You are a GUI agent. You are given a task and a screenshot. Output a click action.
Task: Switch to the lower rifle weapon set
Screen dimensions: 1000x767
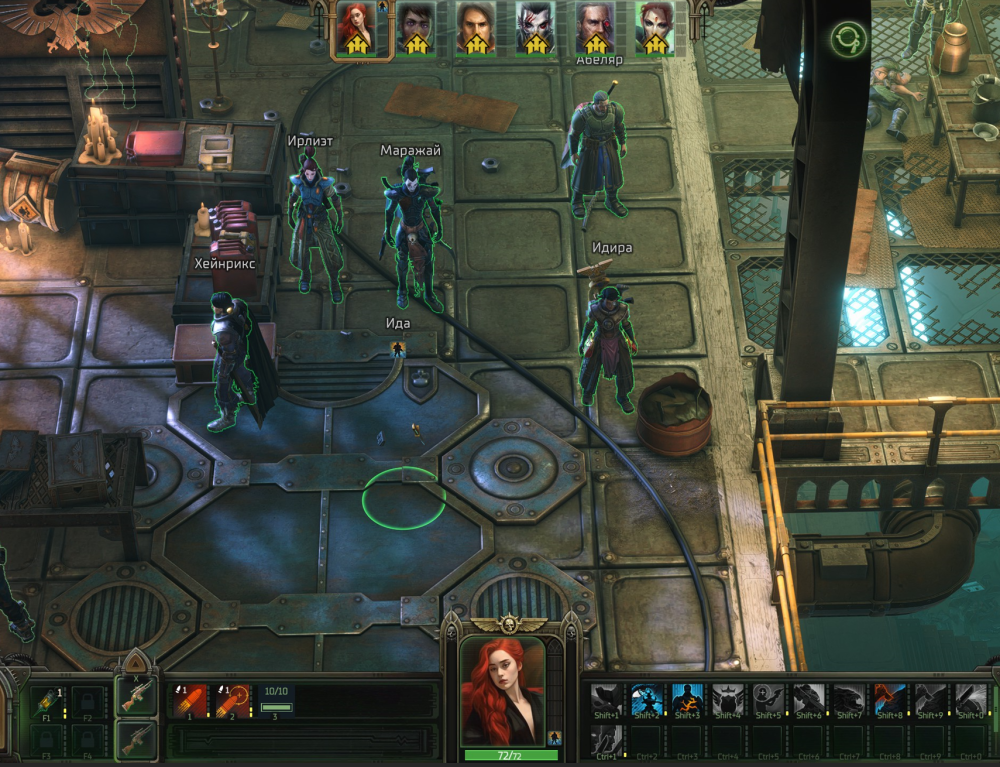coord(135,739)
